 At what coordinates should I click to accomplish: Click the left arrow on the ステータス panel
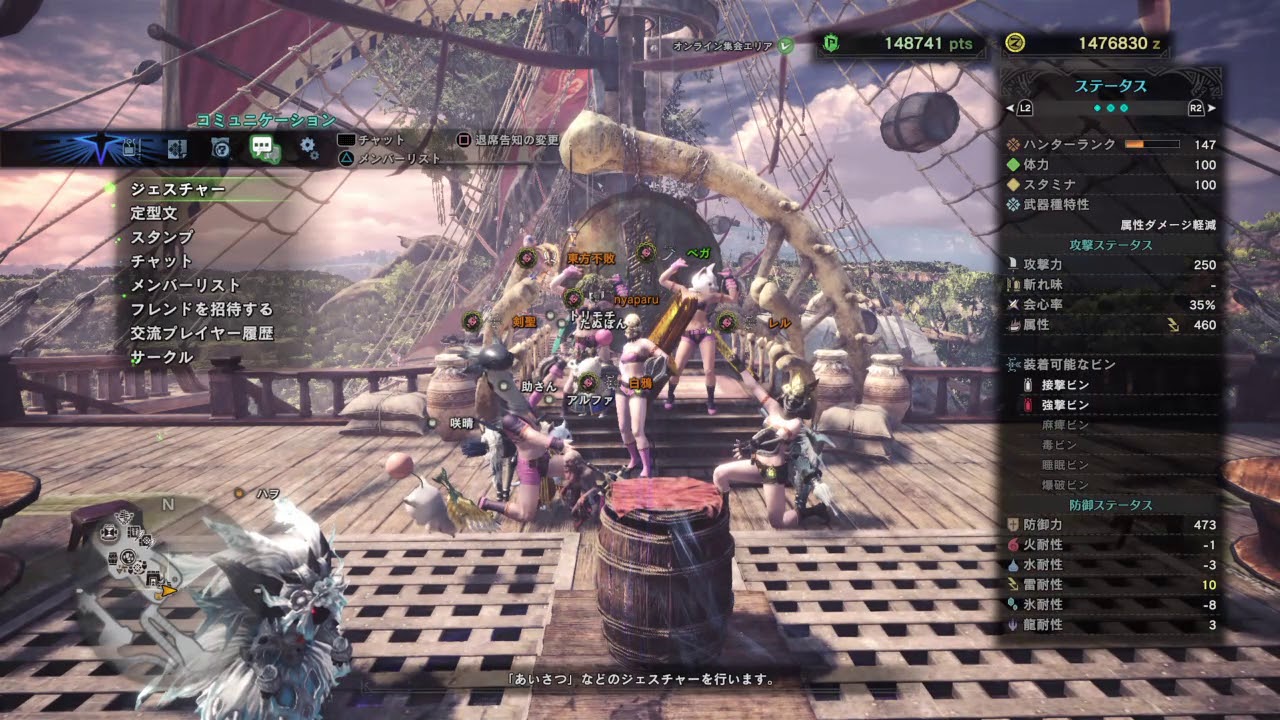[x=1010, y=107]
